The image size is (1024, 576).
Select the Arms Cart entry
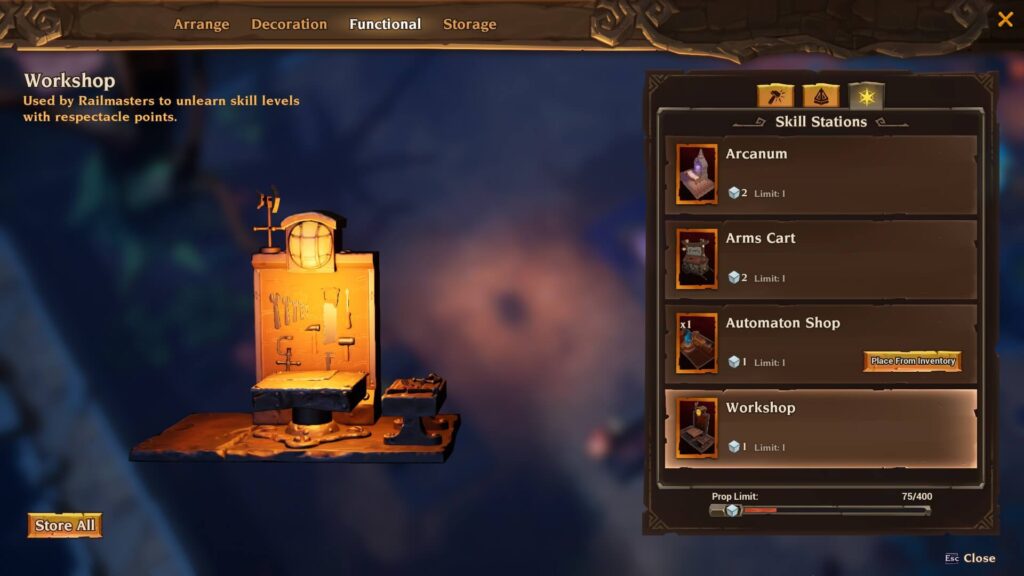point(820,259)
